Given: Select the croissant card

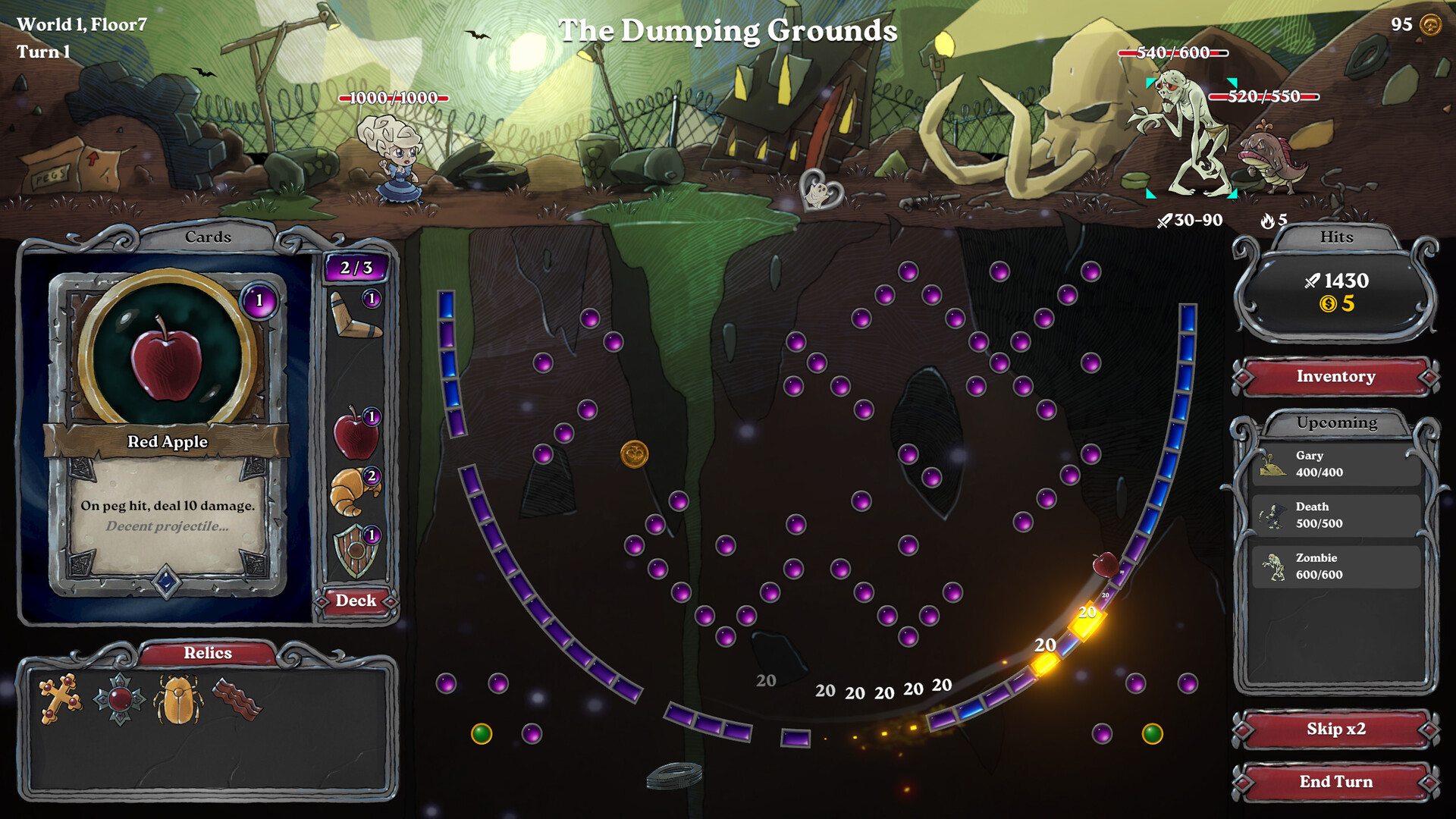Looking at the screenshot, I should 353,491.
